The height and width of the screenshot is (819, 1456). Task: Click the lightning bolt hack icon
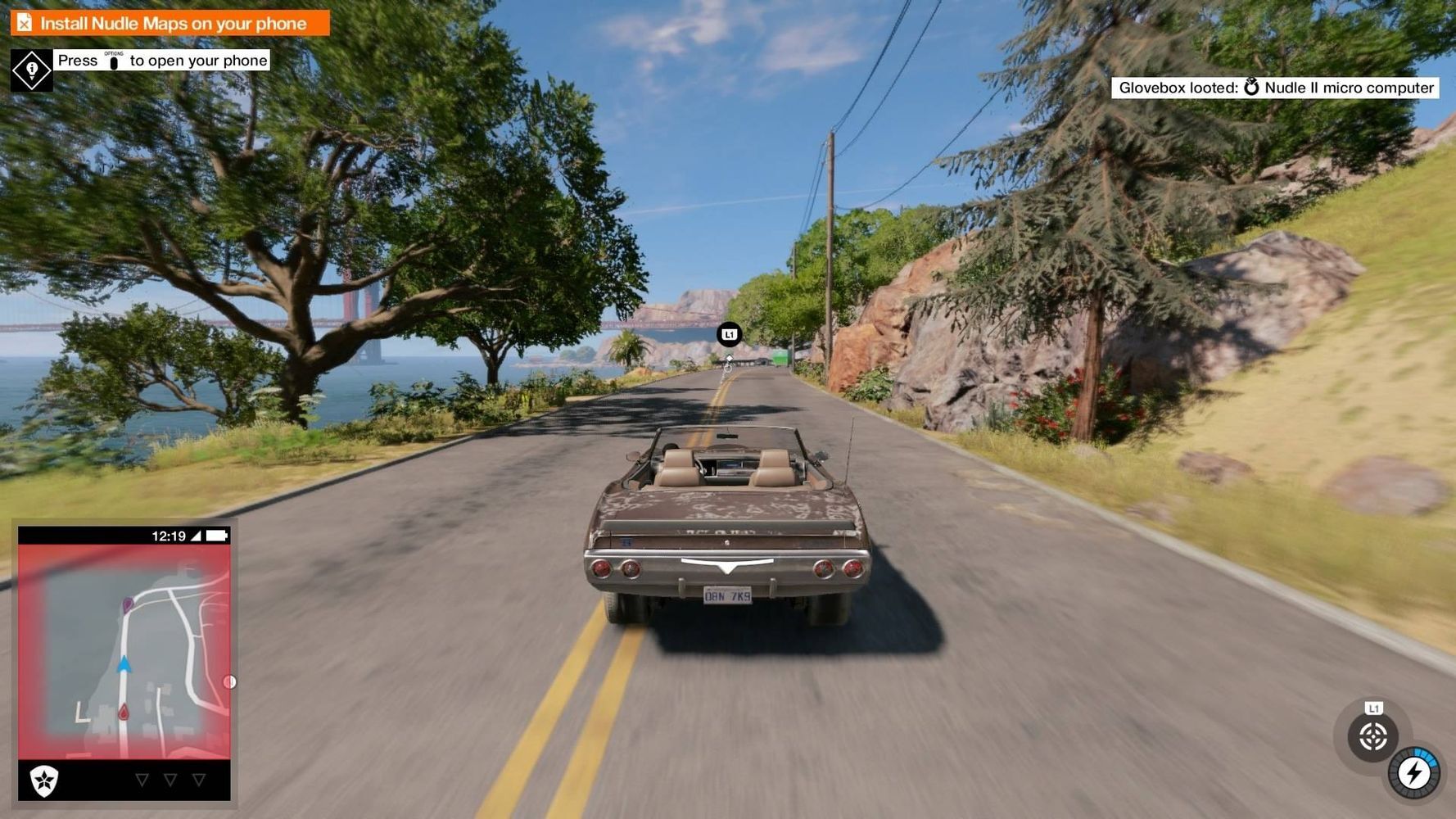1414,773
